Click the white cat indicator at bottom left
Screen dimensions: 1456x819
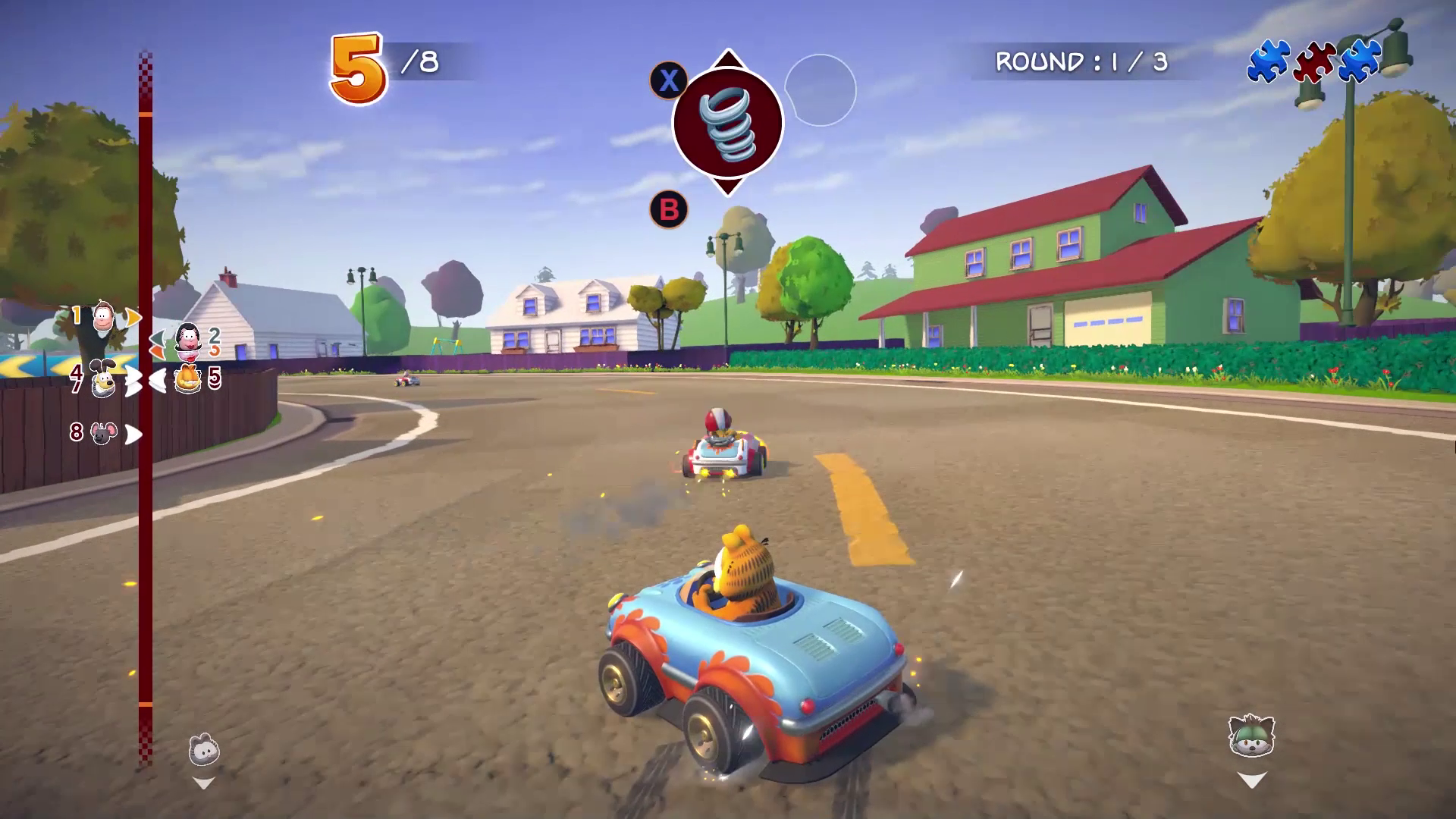pos(204,751)
